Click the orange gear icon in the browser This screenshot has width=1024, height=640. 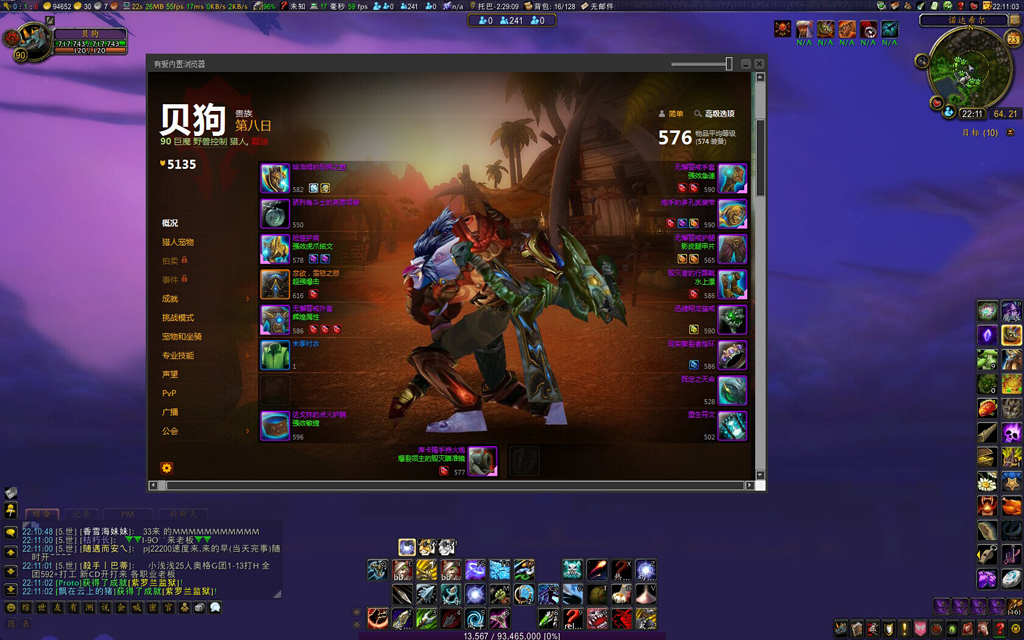(166, 467)
